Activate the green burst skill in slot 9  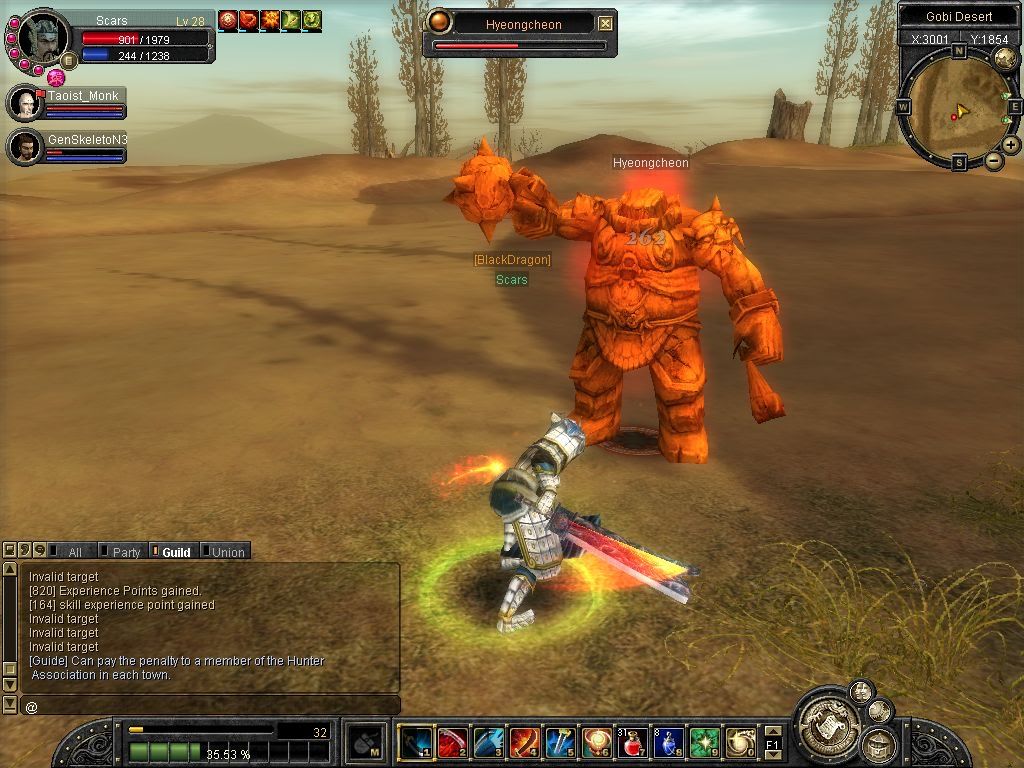704,742
